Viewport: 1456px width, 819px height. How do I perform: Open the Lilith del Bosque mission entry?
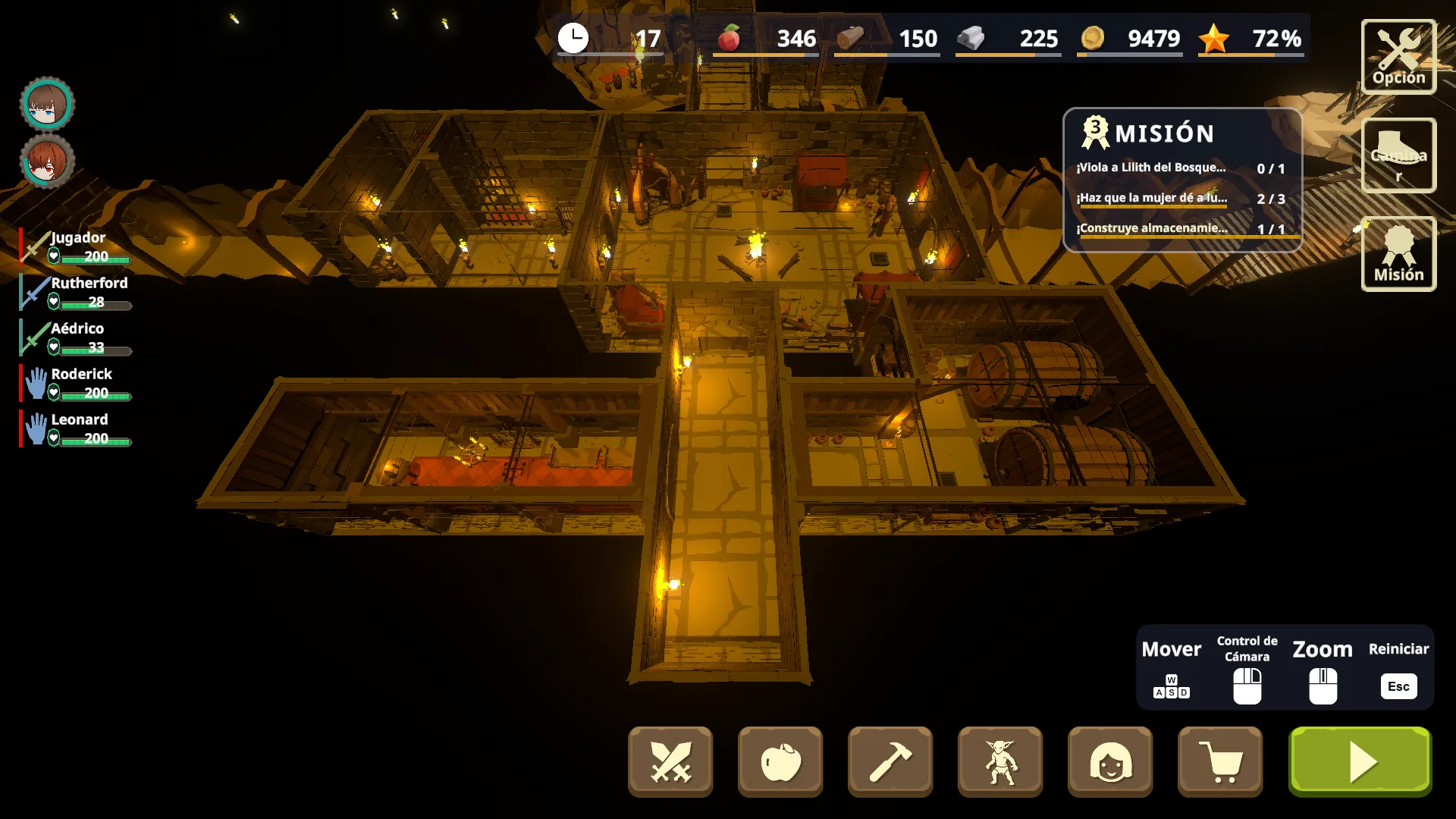(x=1180, y=168)
